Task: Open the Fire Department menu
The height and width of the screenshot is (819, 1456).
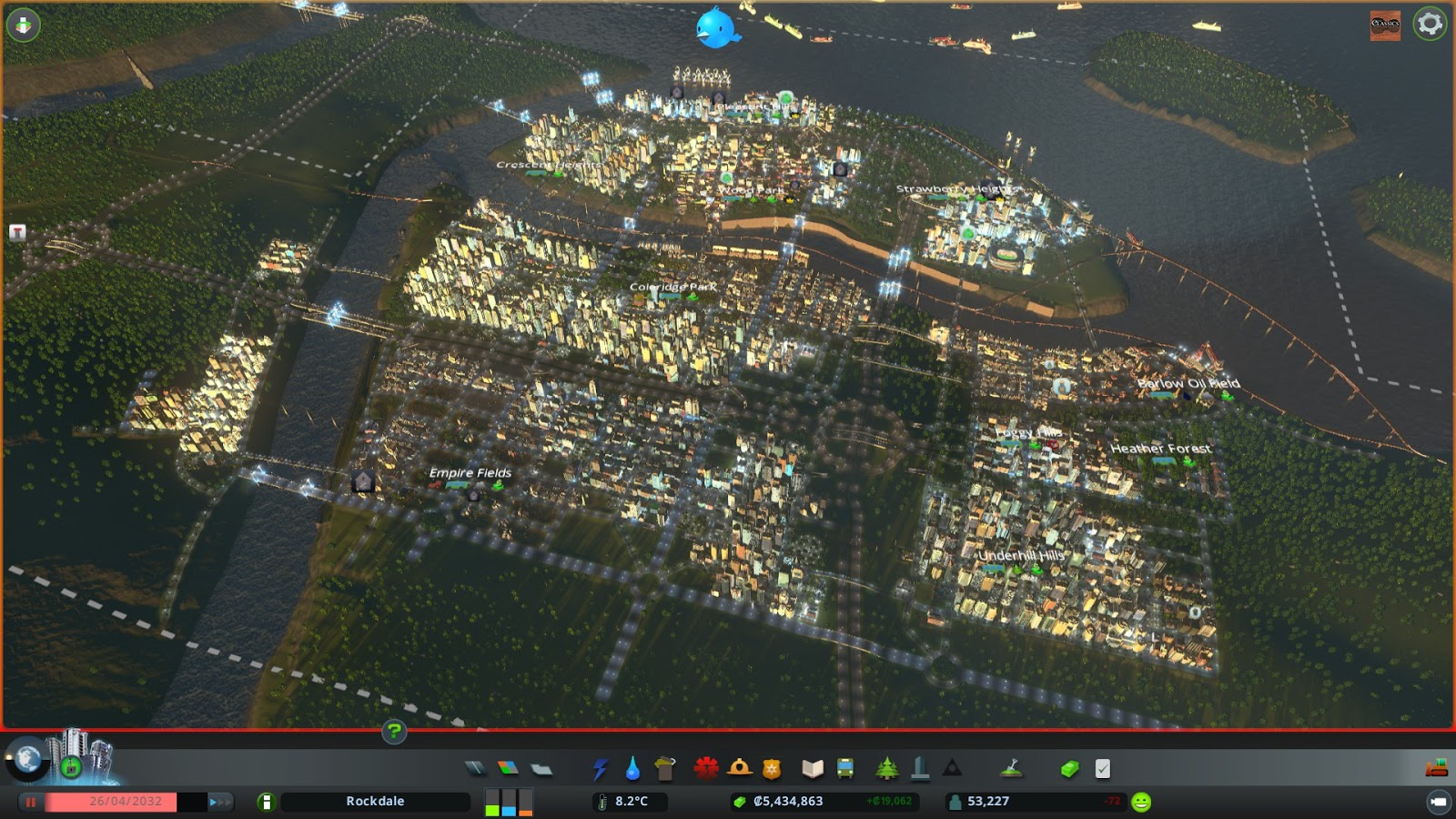Action: click(x=737, y=767)
